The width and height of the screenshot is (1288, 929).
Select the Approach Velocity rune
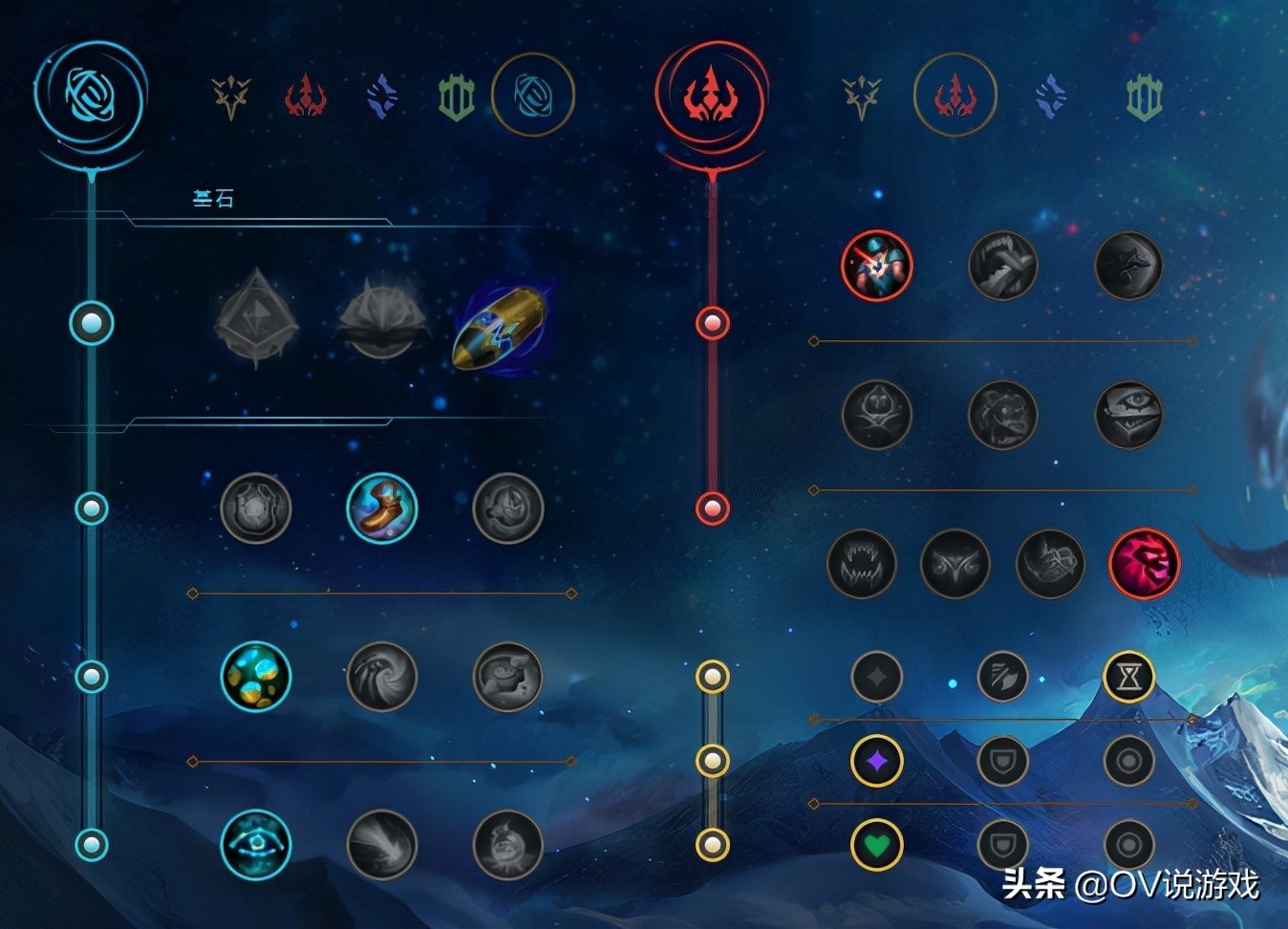pyautogui.click(x=382, y=845)
